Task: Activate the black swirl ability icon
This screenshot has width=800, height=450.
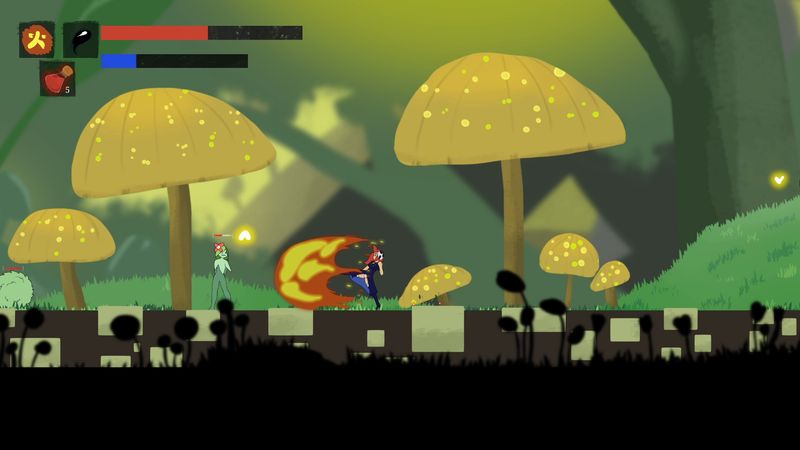Action: click(x=80, y=40)
